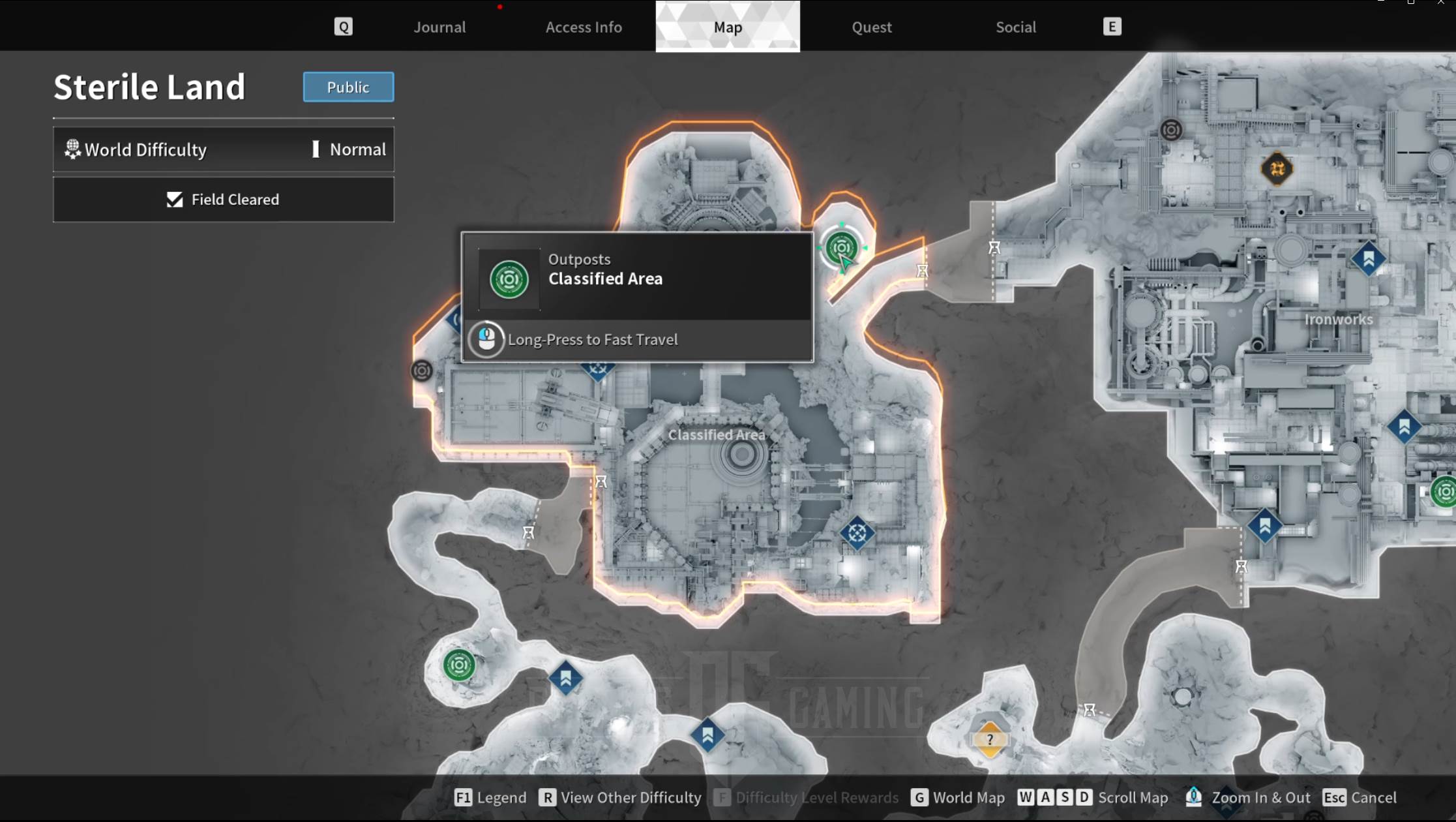Open the Social tab
The image size is (1456, 822).
(1015, 27)
